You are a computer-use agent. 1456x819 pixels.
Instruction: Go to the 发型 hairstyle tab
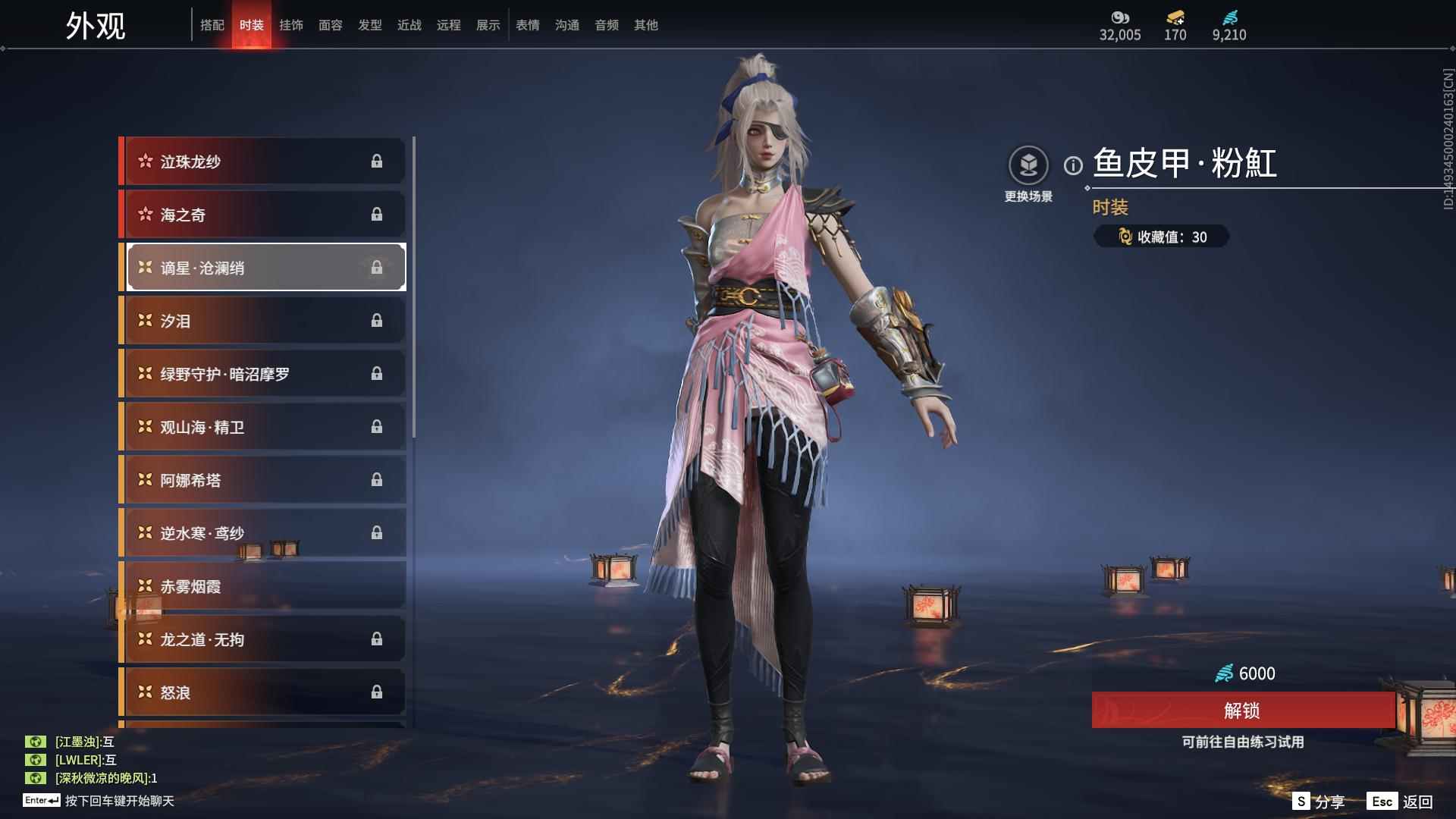tap(370, 25)
